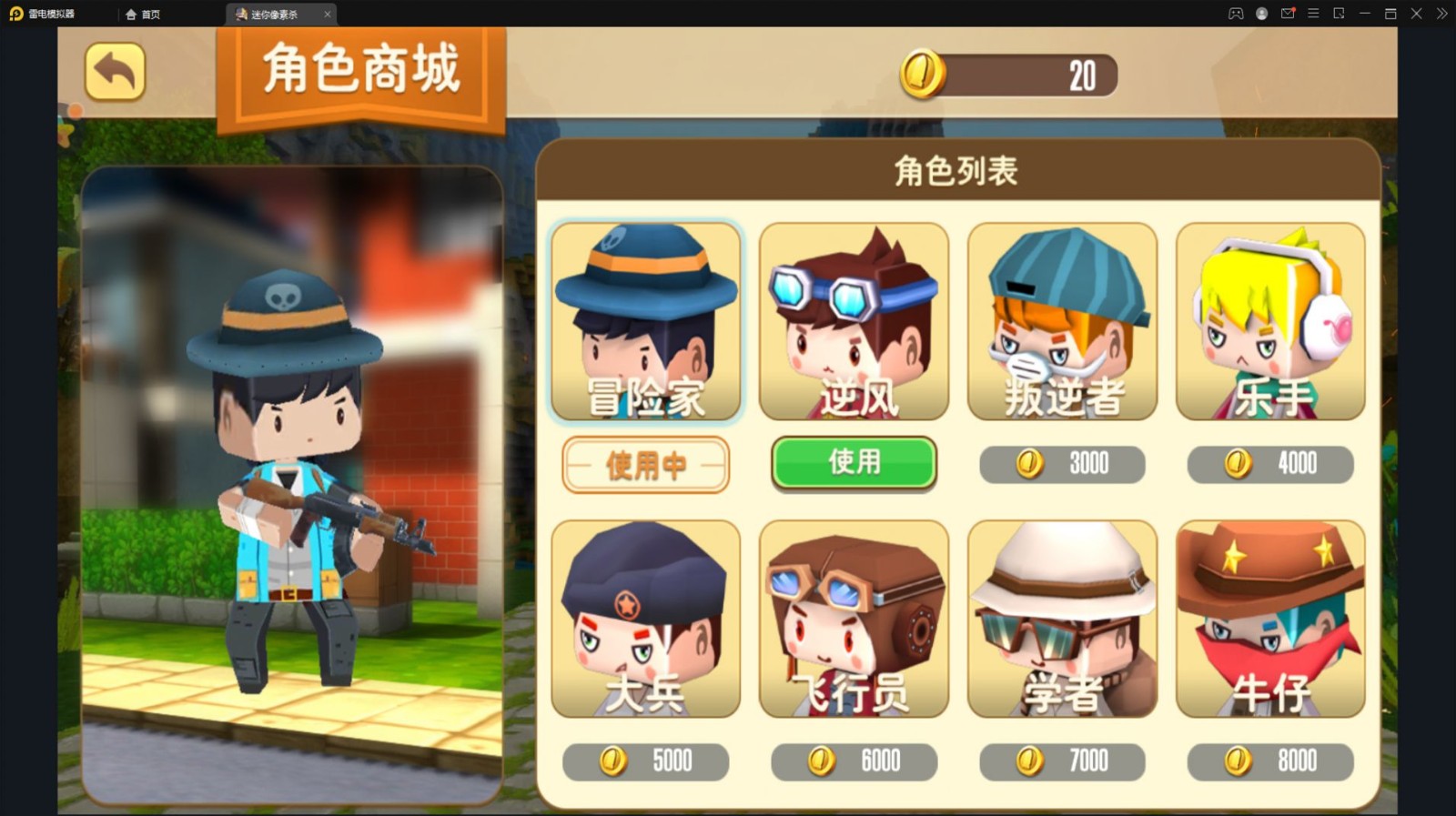Screen dimensions: 1456x816
Task: View the 叛逆者 character icon
Action: point(1061,320)
